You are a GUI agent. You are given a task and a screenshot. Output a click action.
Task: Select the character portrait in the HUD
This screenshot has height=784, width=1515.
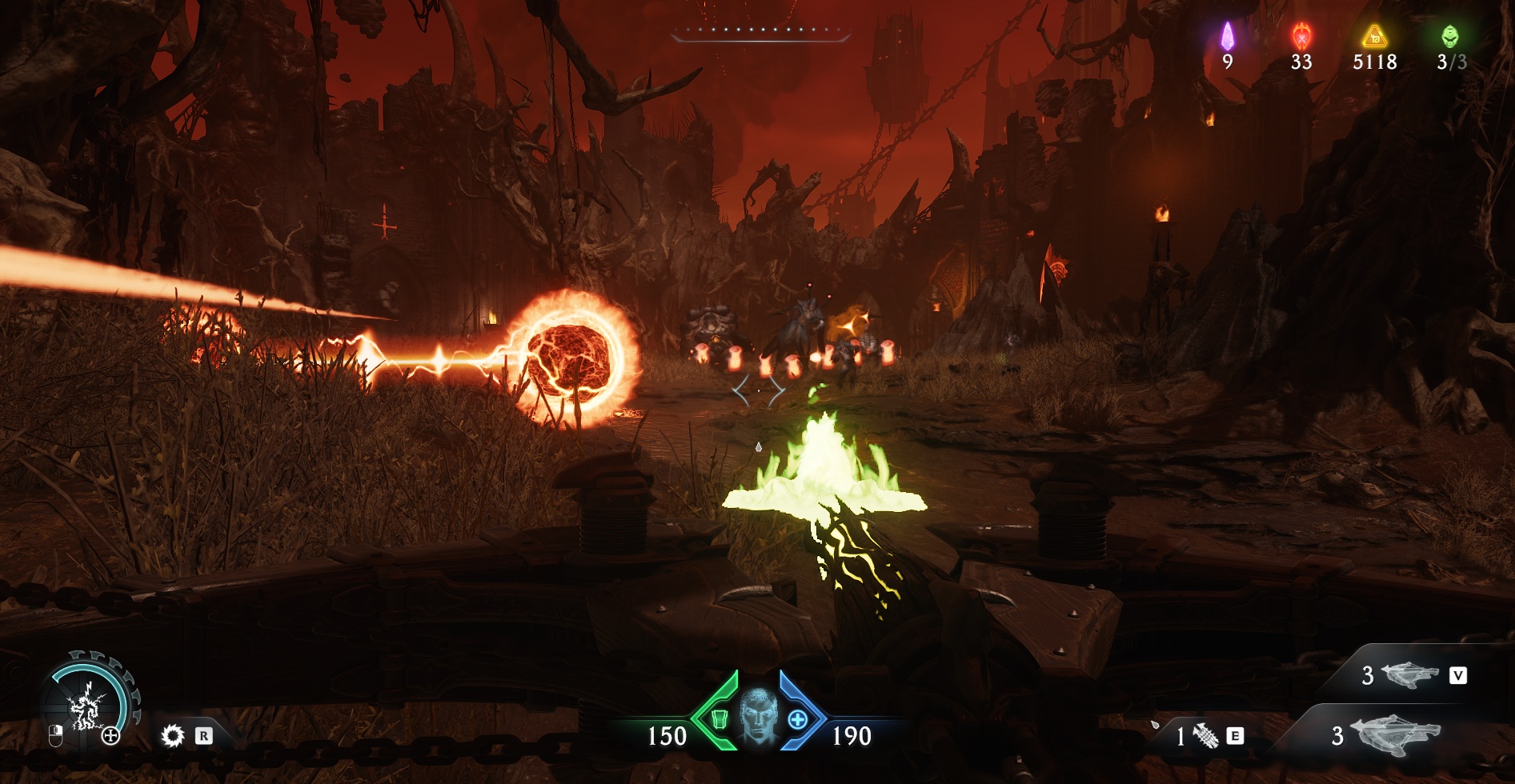pos(758,714)
